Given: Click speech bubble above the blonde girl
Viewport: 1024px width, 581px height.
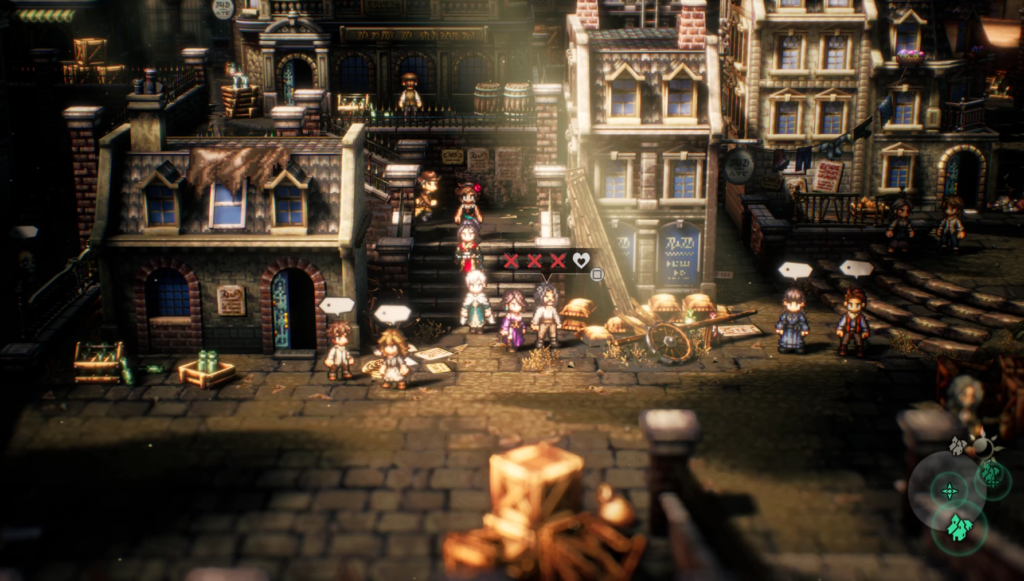Looking at the screenshot, I should click(392, 314).
